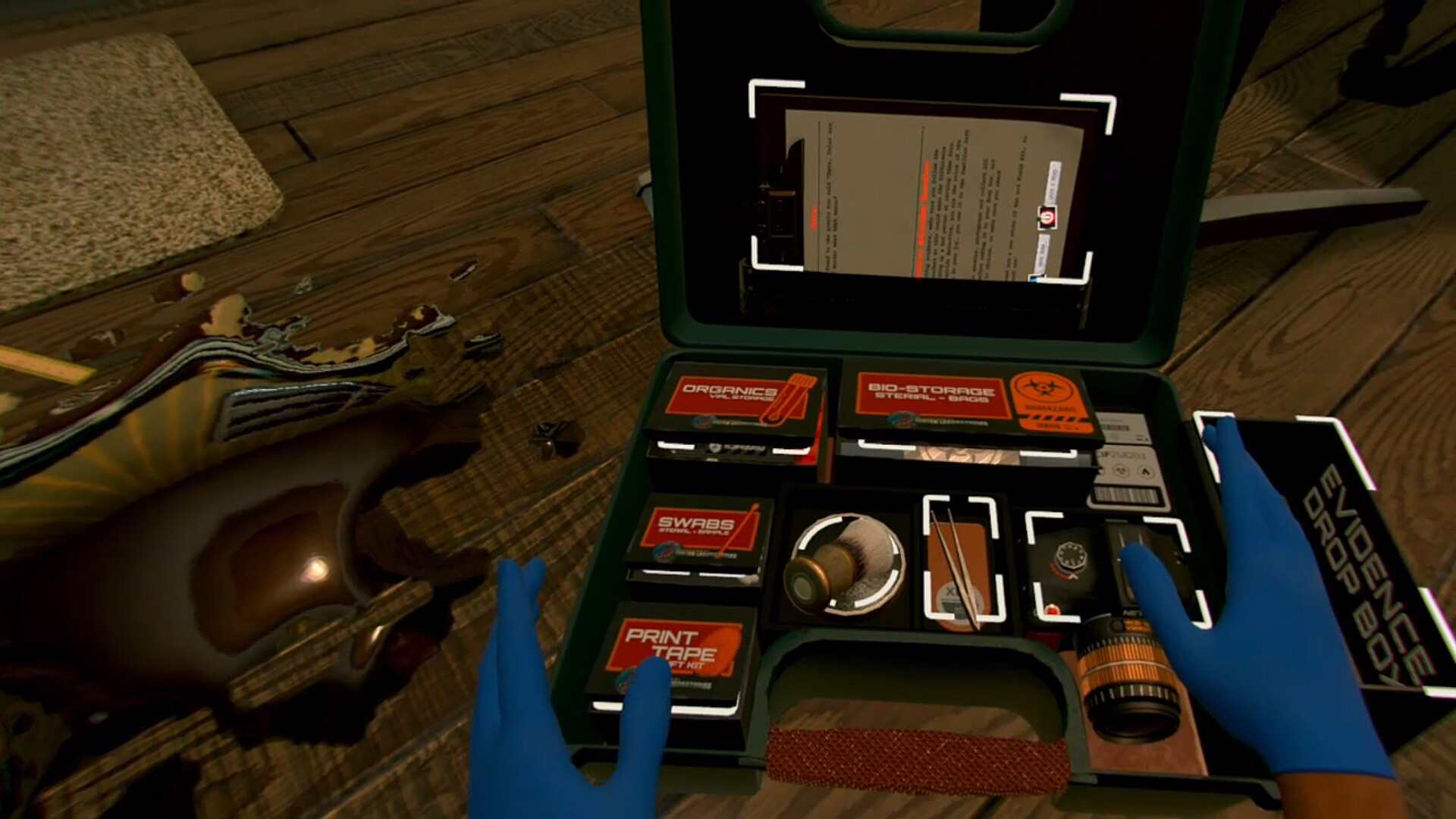Select the BIO-STORAGE sterile bags box
Viewport: 1456px width, 819px height.
933,394
